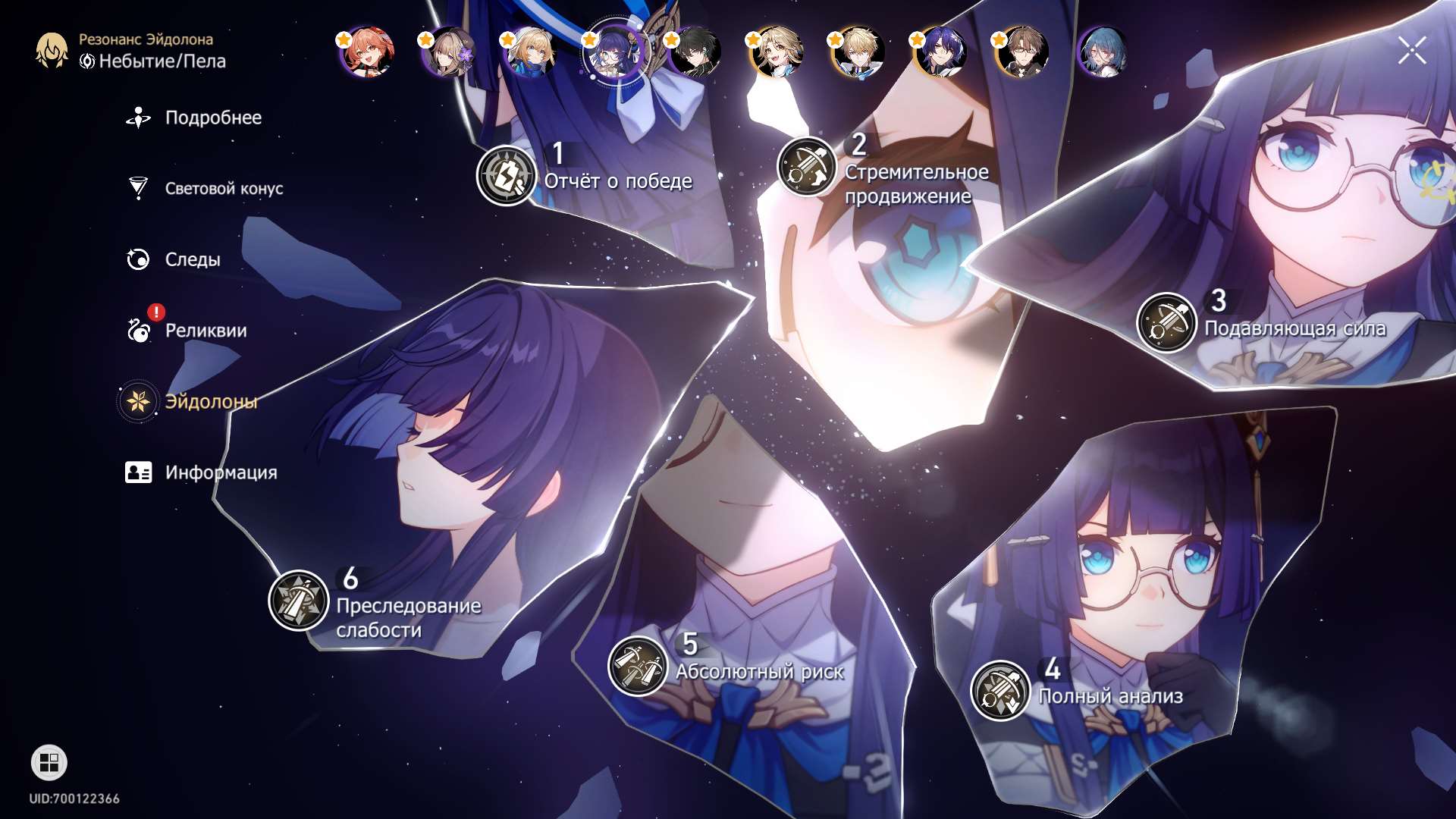This screenshot has height=819, width=1456.
Task: Close the Eidolon screen with the X
Action: [x=1410, y=51]
